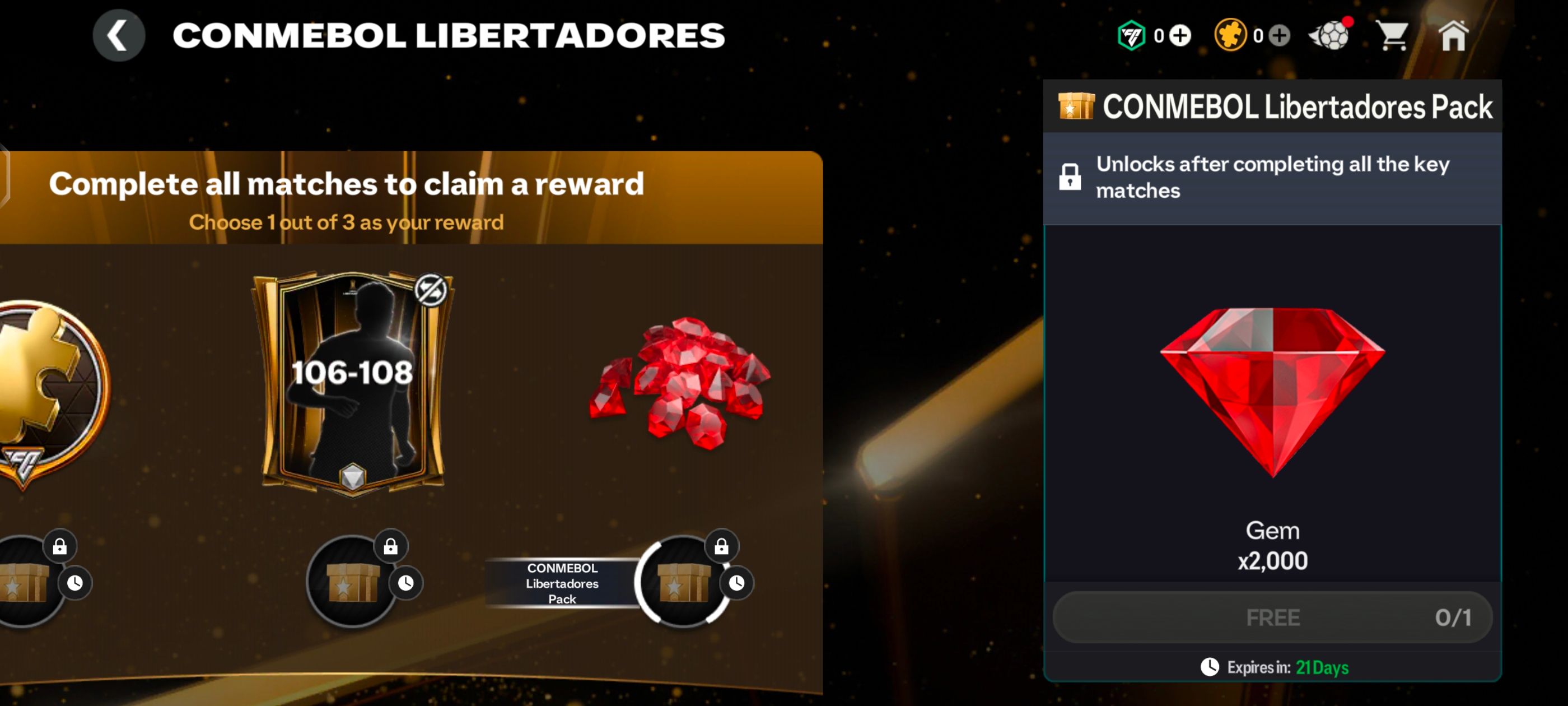Viewport: 1568px width, 706px height.
Task: Add gold coins using the plus icon
Action: point(1280,35)
